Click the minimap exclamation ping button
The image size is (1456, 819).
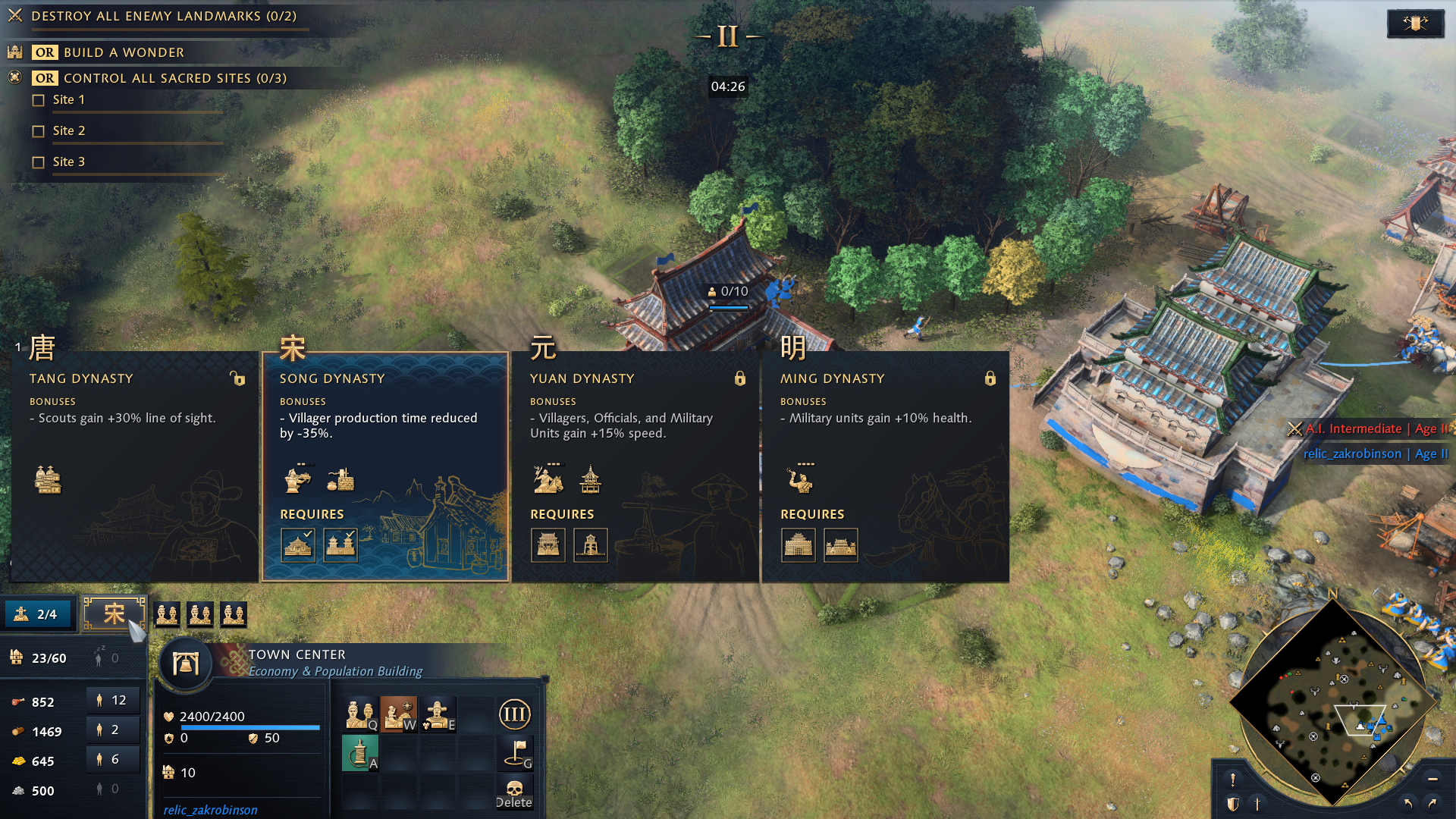click(1233, 780)
